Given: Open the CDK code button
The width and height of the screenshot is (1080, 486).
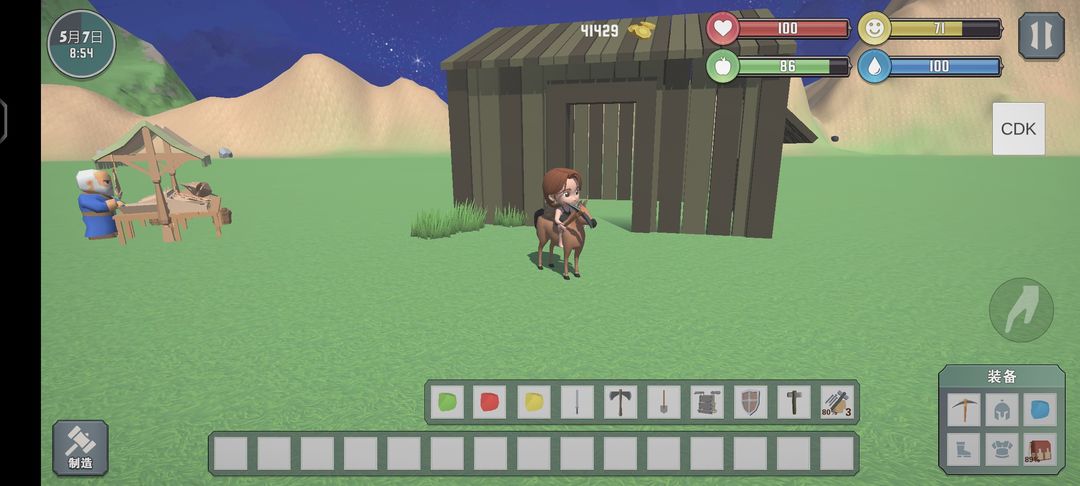Looking at the screenshot, I should [1018, 129].
